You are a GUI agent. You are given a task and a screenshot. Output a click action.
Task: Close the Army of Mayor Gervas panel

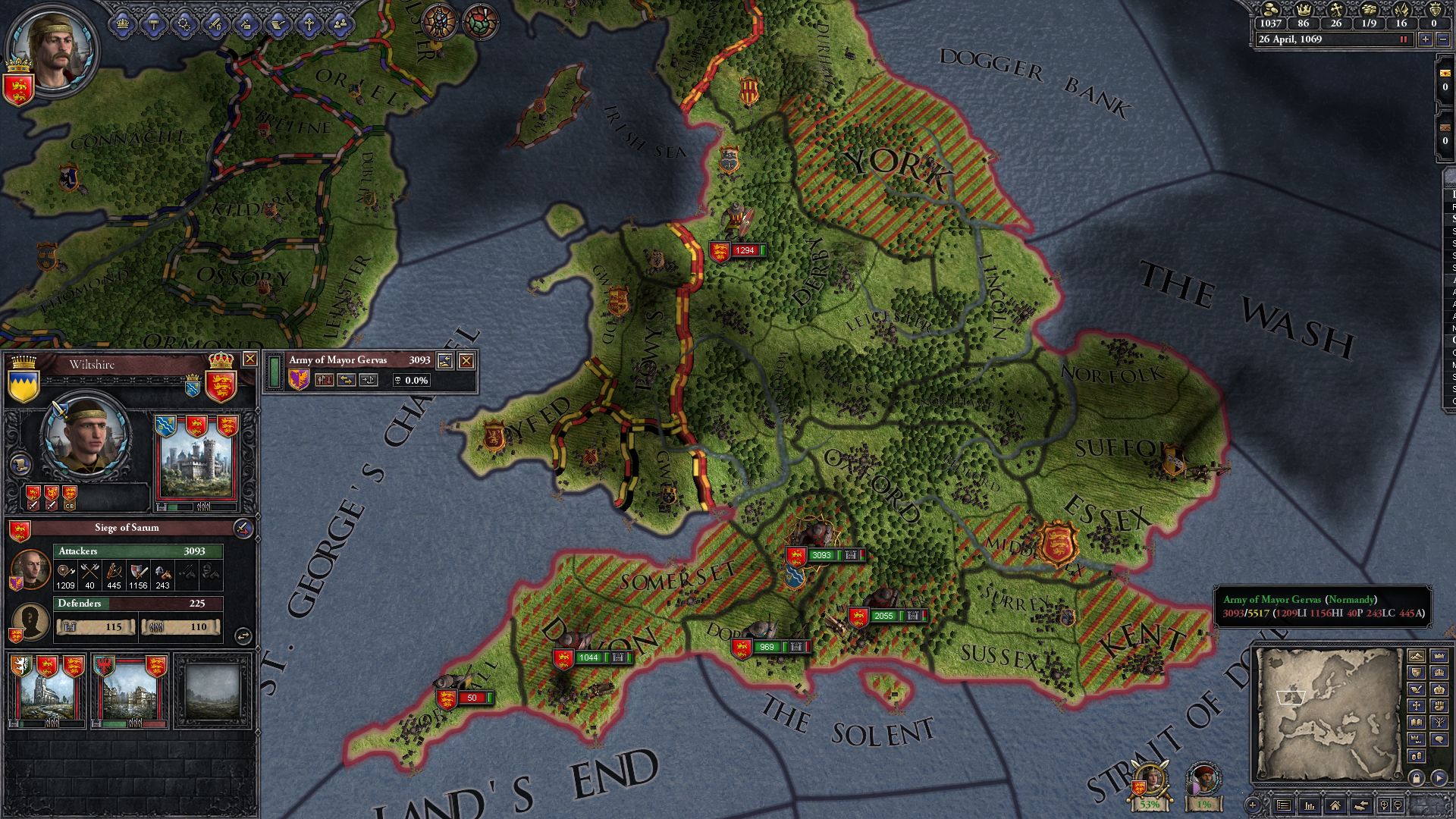click(x=466, y=361)
